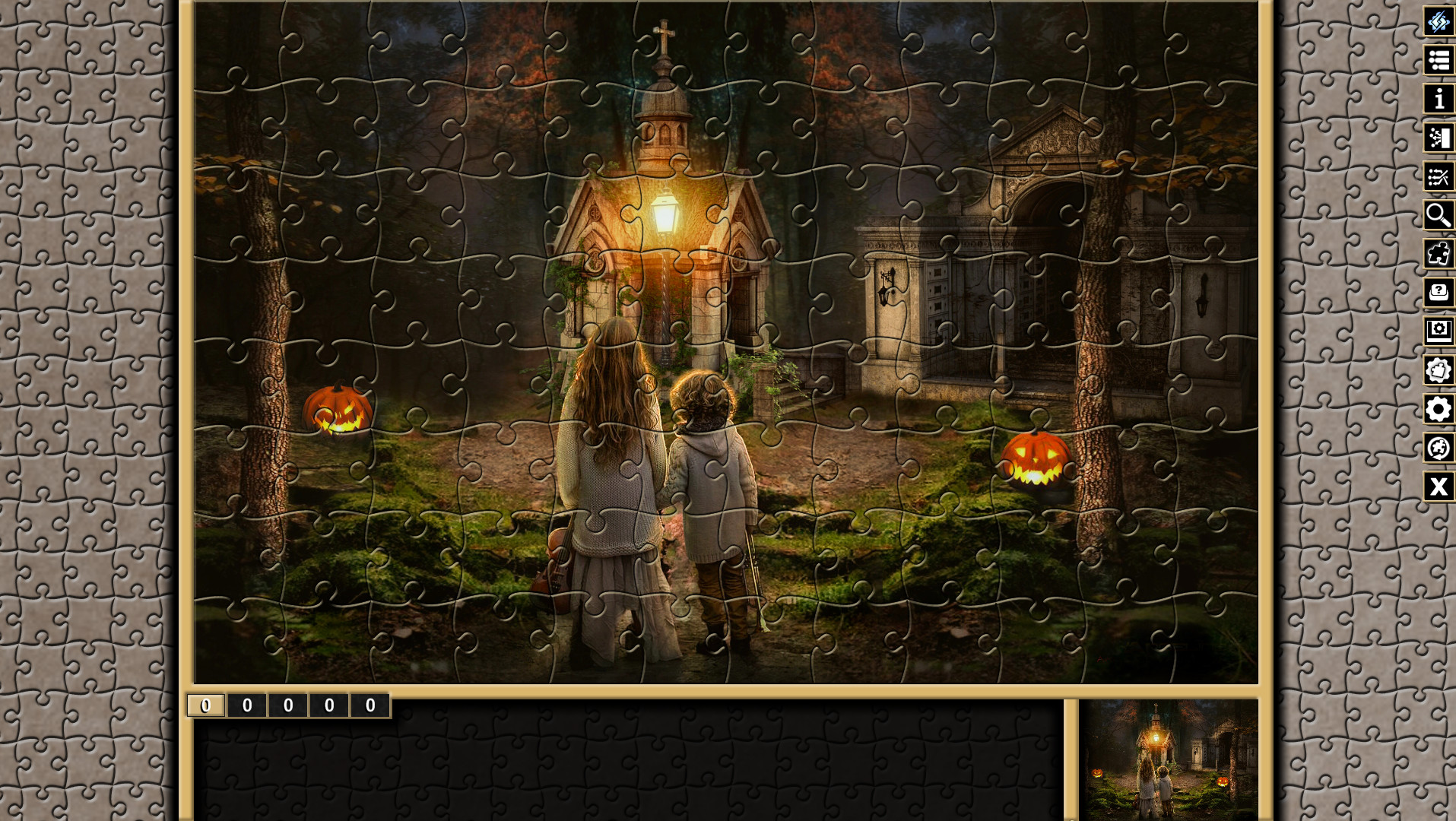Viewport: 1456px width, 821px height.
Task: Toggle the background reference picture display
Action: tap(1437, 332)
